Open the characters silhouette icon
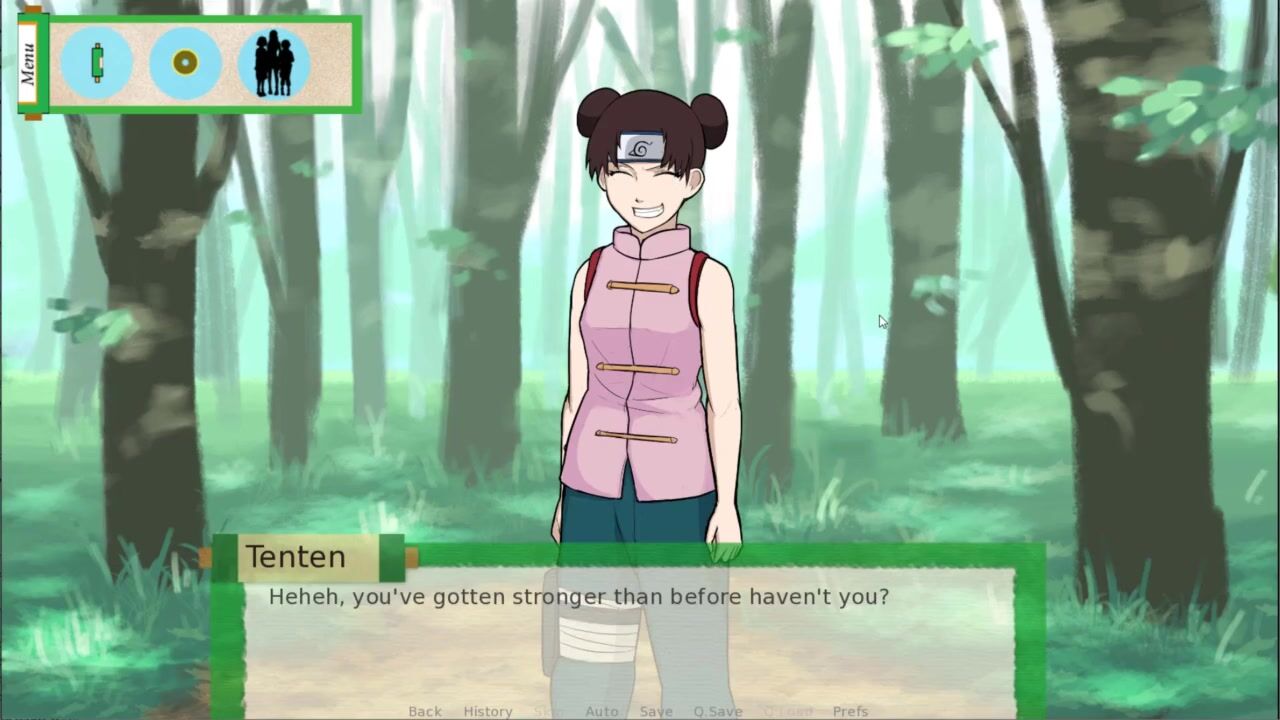Viewport: 1280px width, 720px height. 273,63
